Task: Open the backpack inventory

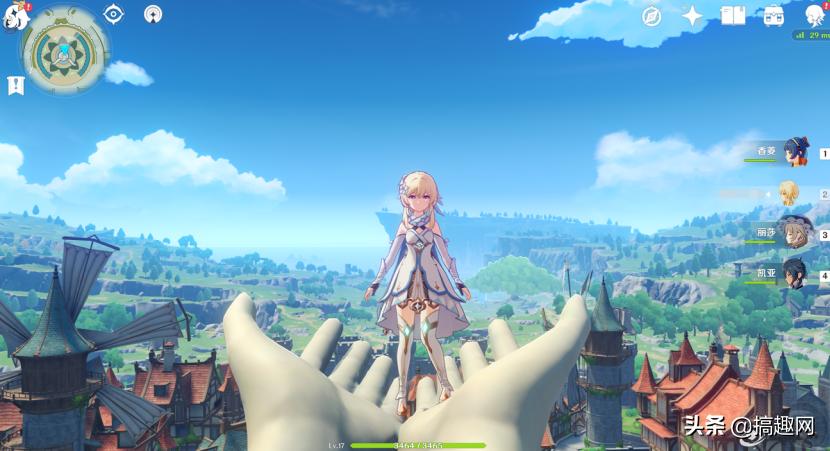Action: (x=773, y=15)
